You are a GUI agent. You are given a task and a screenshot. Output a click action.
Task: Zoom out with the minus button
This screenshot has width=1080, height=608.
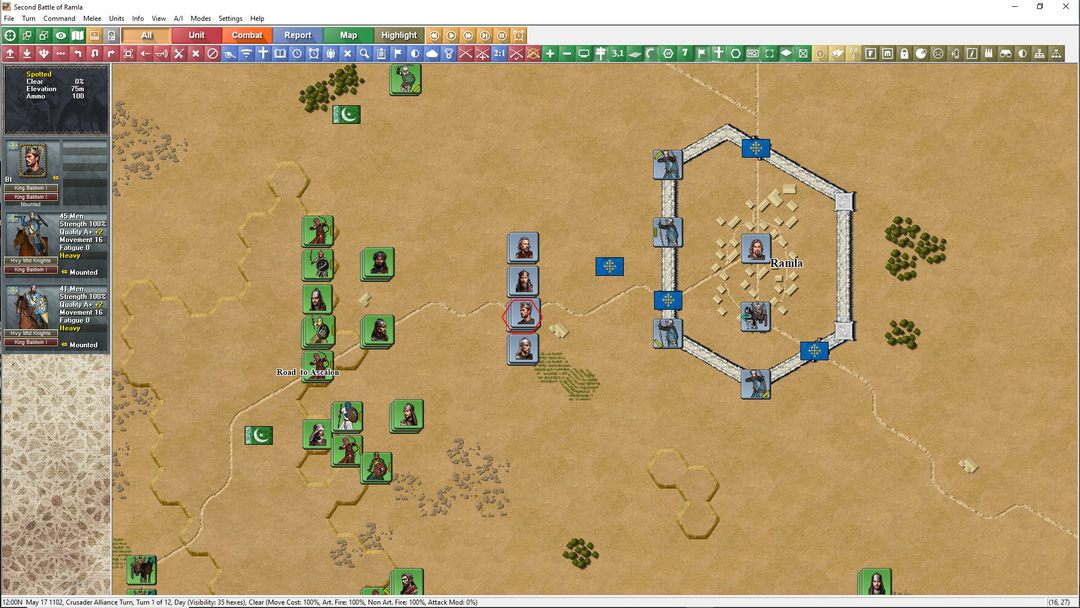tap(567, 53)
